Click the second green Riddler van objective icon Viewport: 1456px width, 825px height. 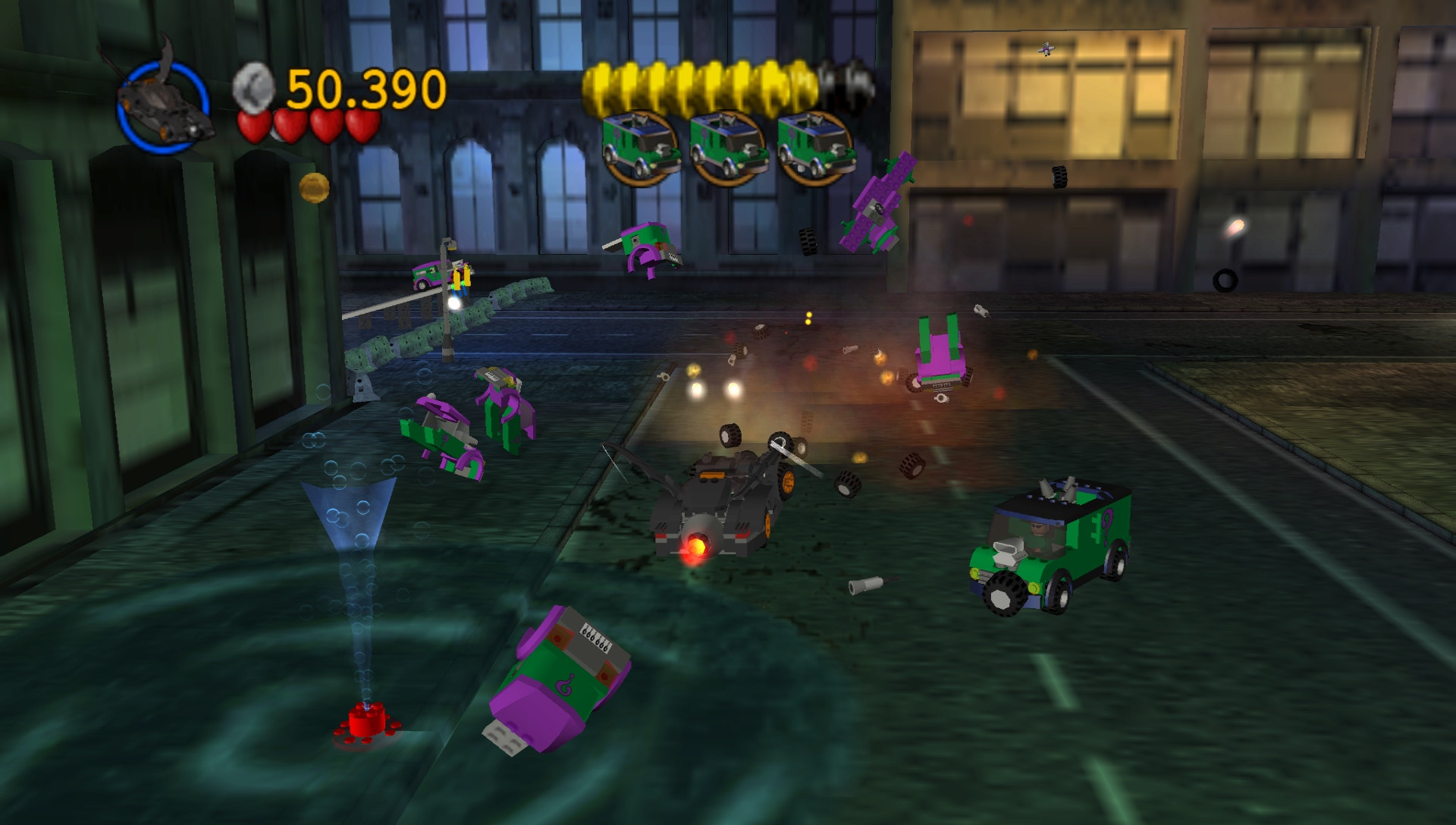pos(730,143)
